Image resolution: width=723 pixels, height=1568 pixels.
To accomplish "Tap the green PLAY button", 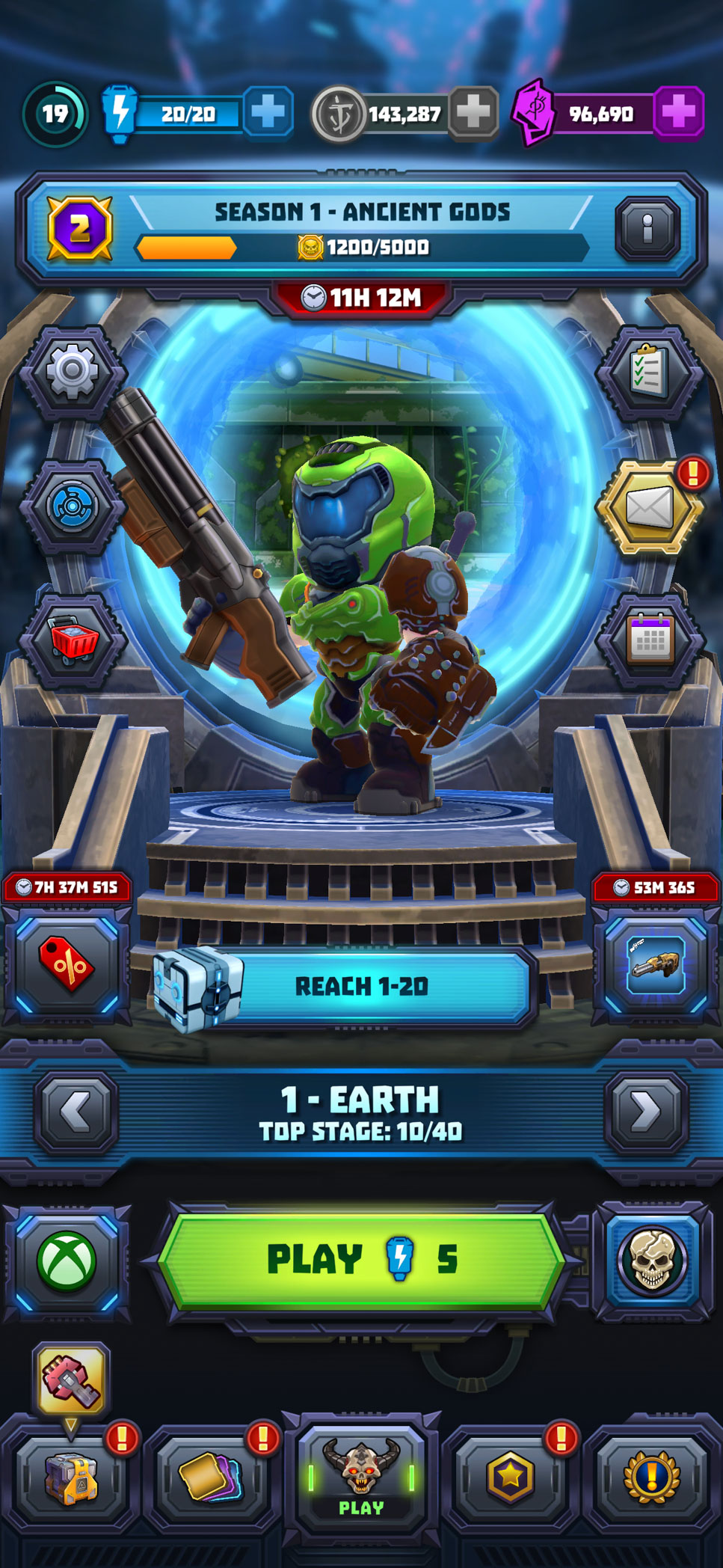I will 360,1260.
